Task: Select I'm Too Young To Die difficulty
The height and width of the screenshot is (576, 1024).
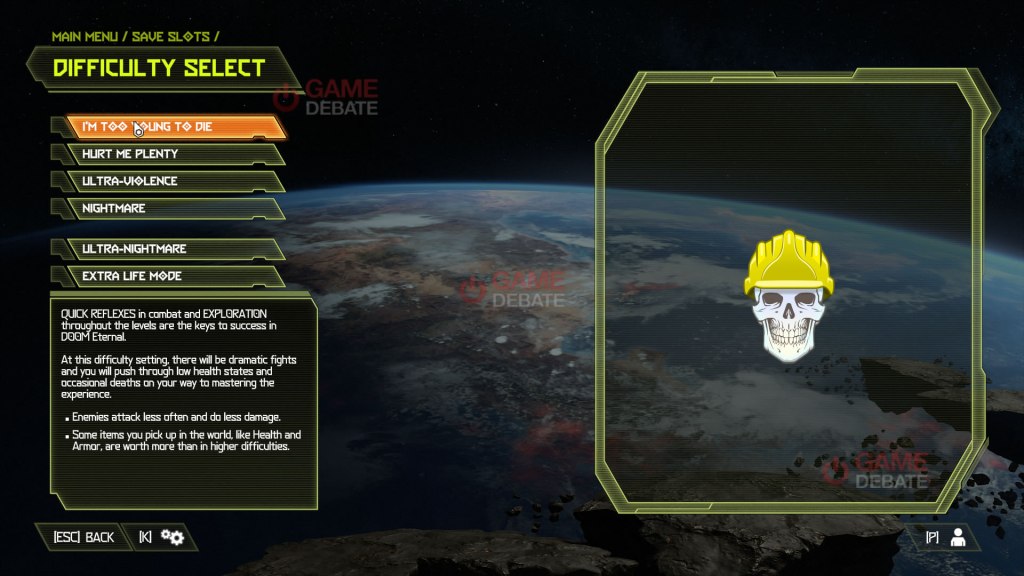Action: coord(170,127)
